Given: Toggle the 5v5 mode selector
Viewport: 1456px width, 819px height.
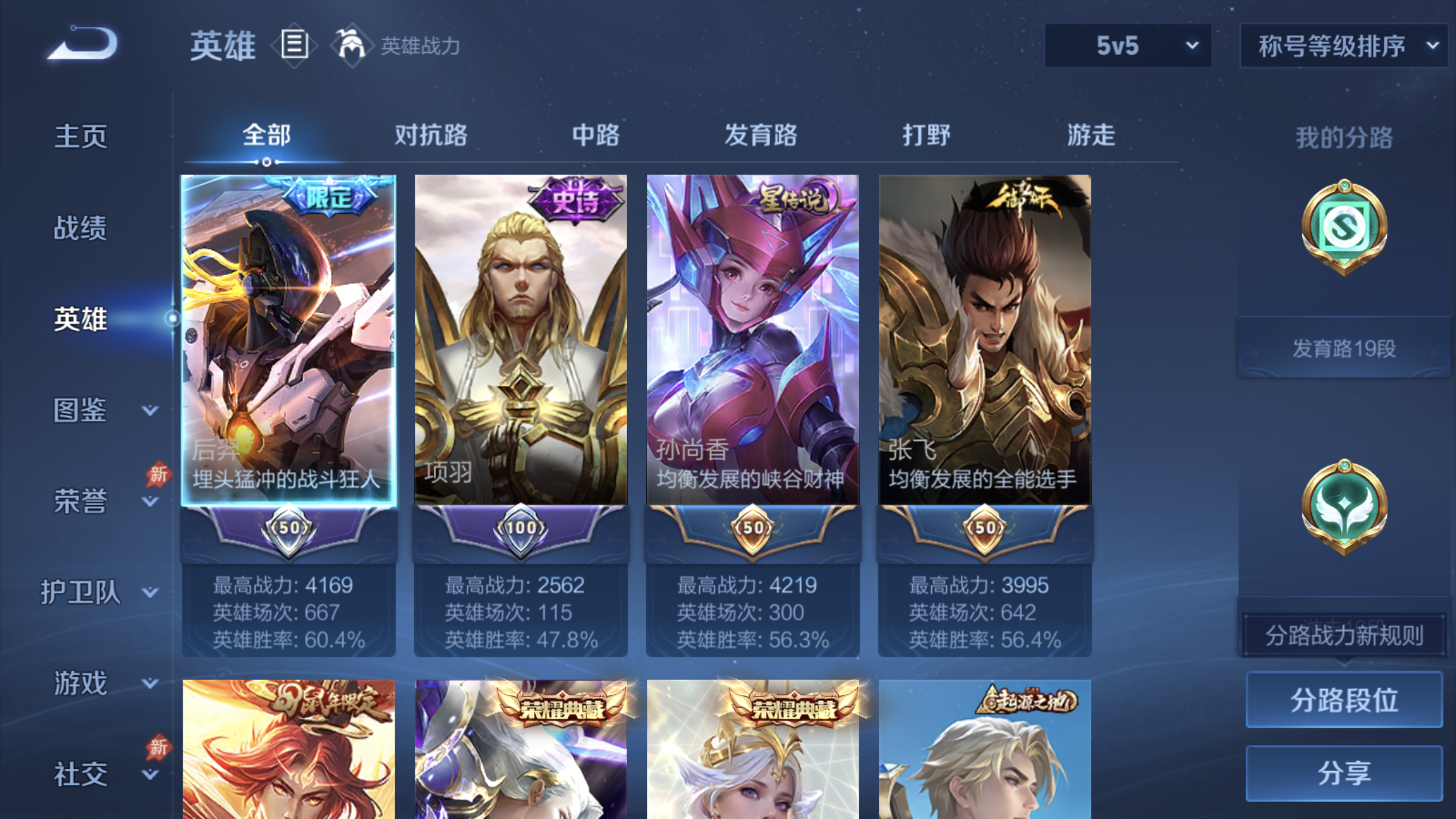Looking at the screenshot, I should point(1128,46).
